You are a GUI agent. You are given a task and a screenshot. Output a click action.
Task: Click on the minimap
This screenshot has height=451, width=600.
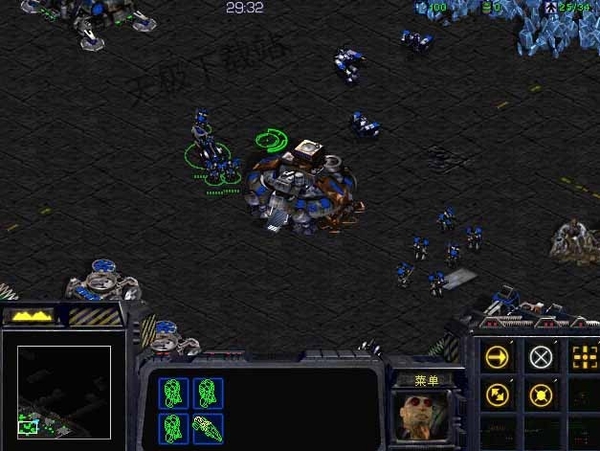[x=64, y=391]
